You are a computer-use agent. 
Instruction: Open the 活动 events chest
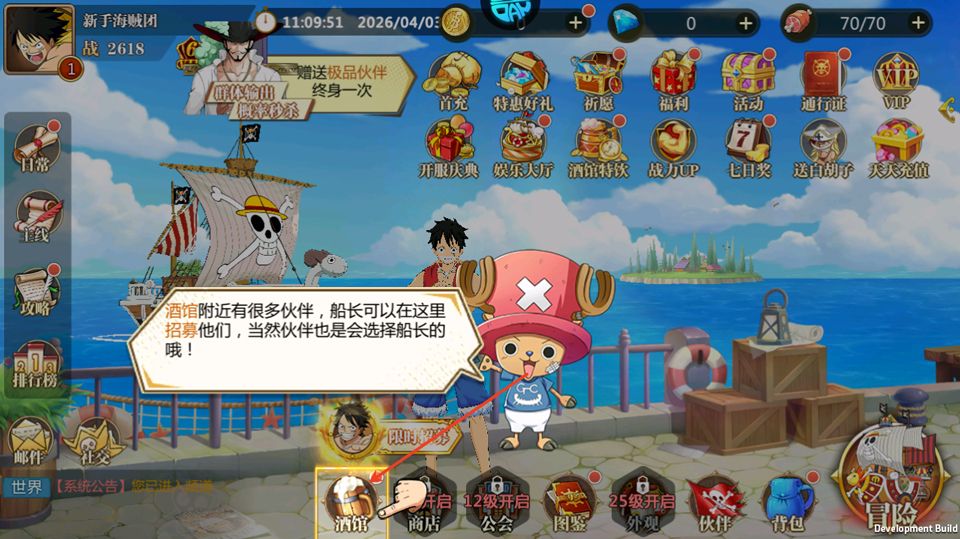tap(748, 78)
